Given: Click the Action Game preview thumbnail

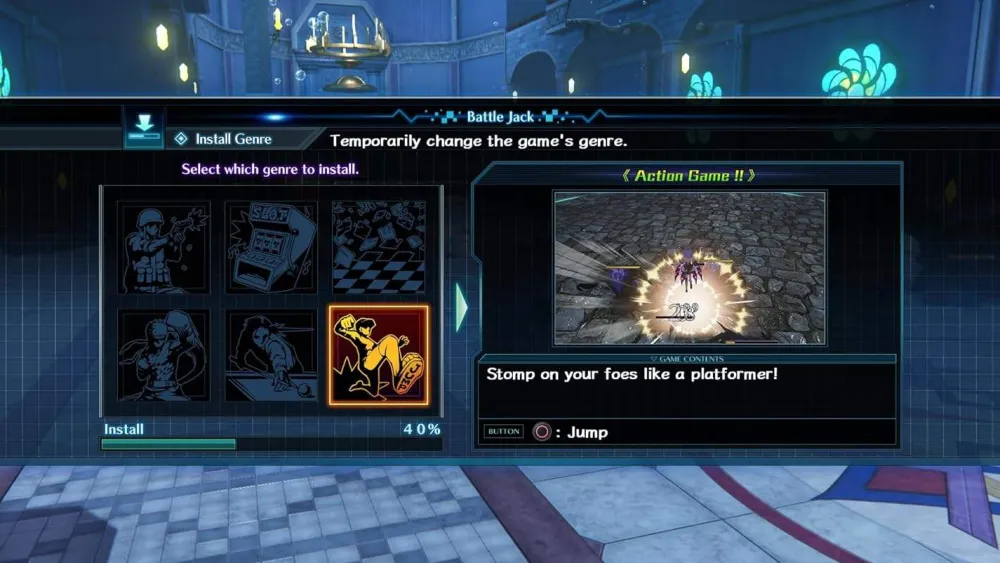Looking at the screenshot, I should [689, 268].
